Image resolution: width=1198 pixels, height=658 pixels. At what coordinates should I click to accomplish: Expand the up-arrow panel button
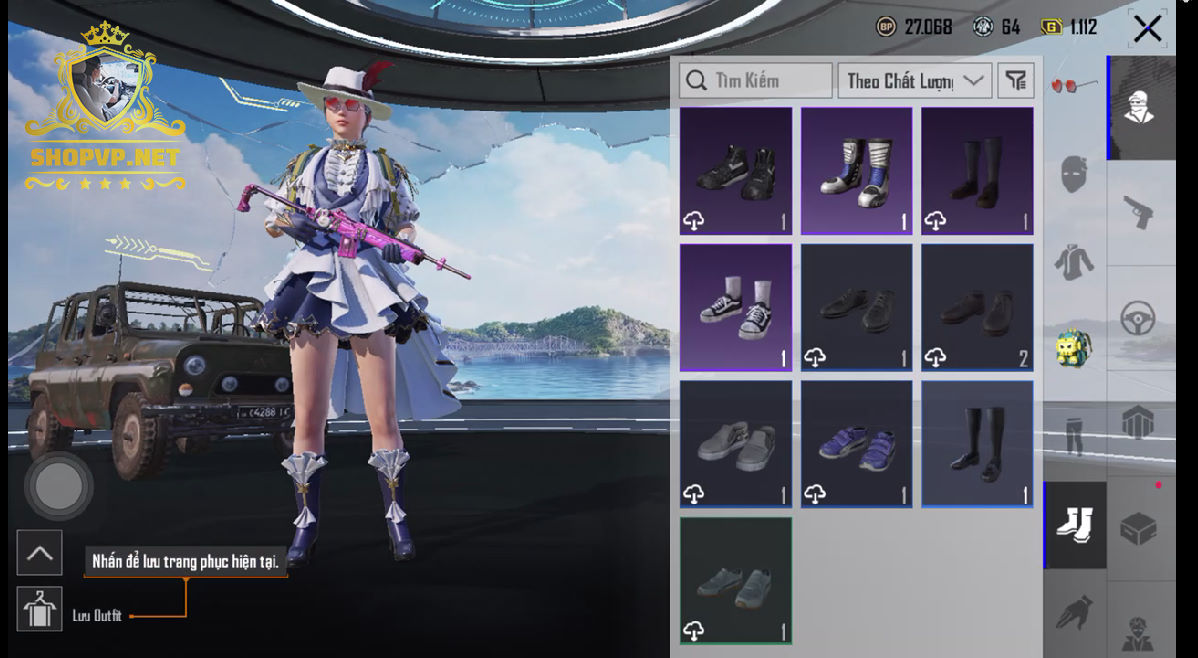coord(39,553)
